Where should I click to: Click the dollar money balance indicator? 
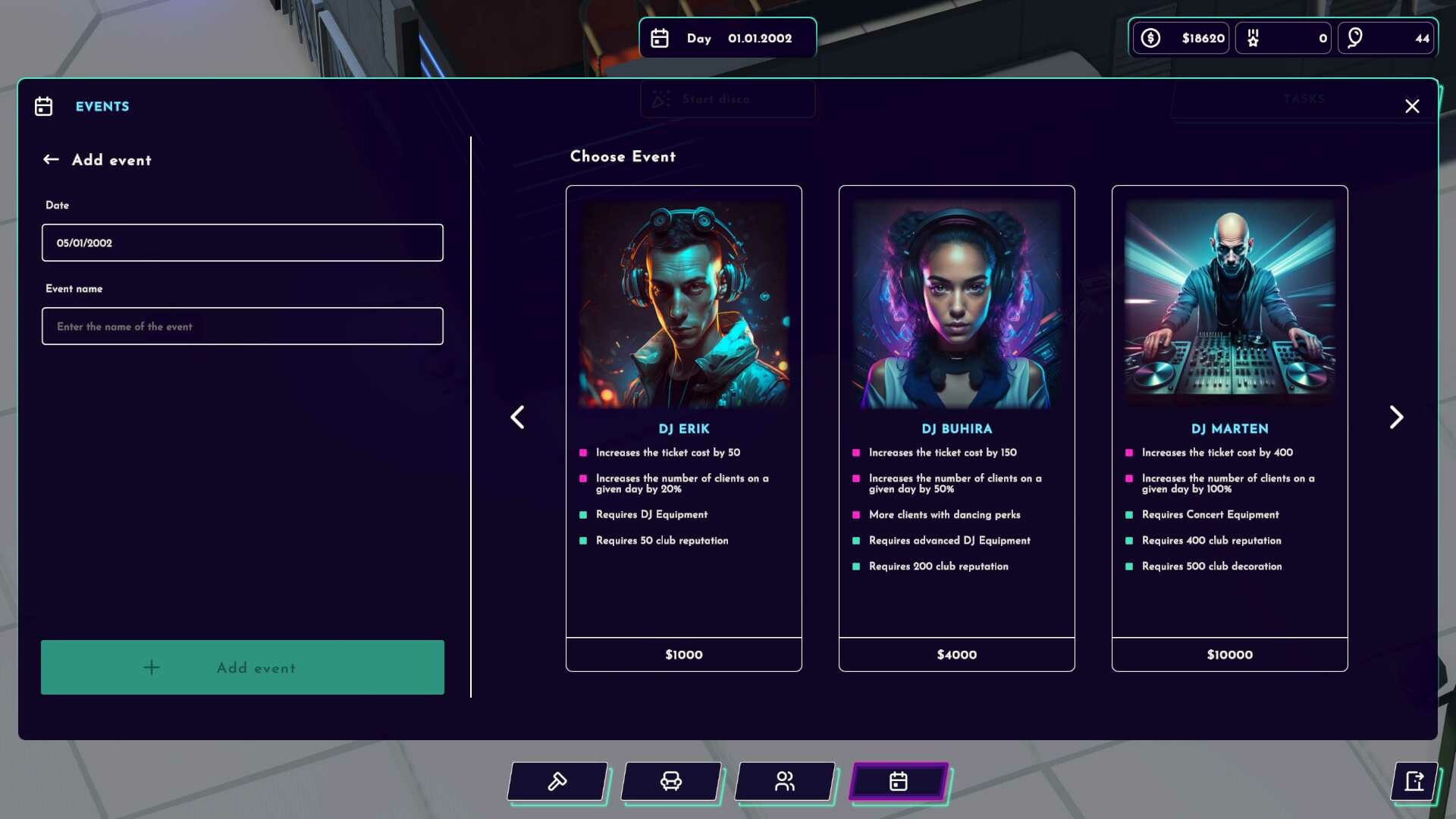click(1180, 37)
